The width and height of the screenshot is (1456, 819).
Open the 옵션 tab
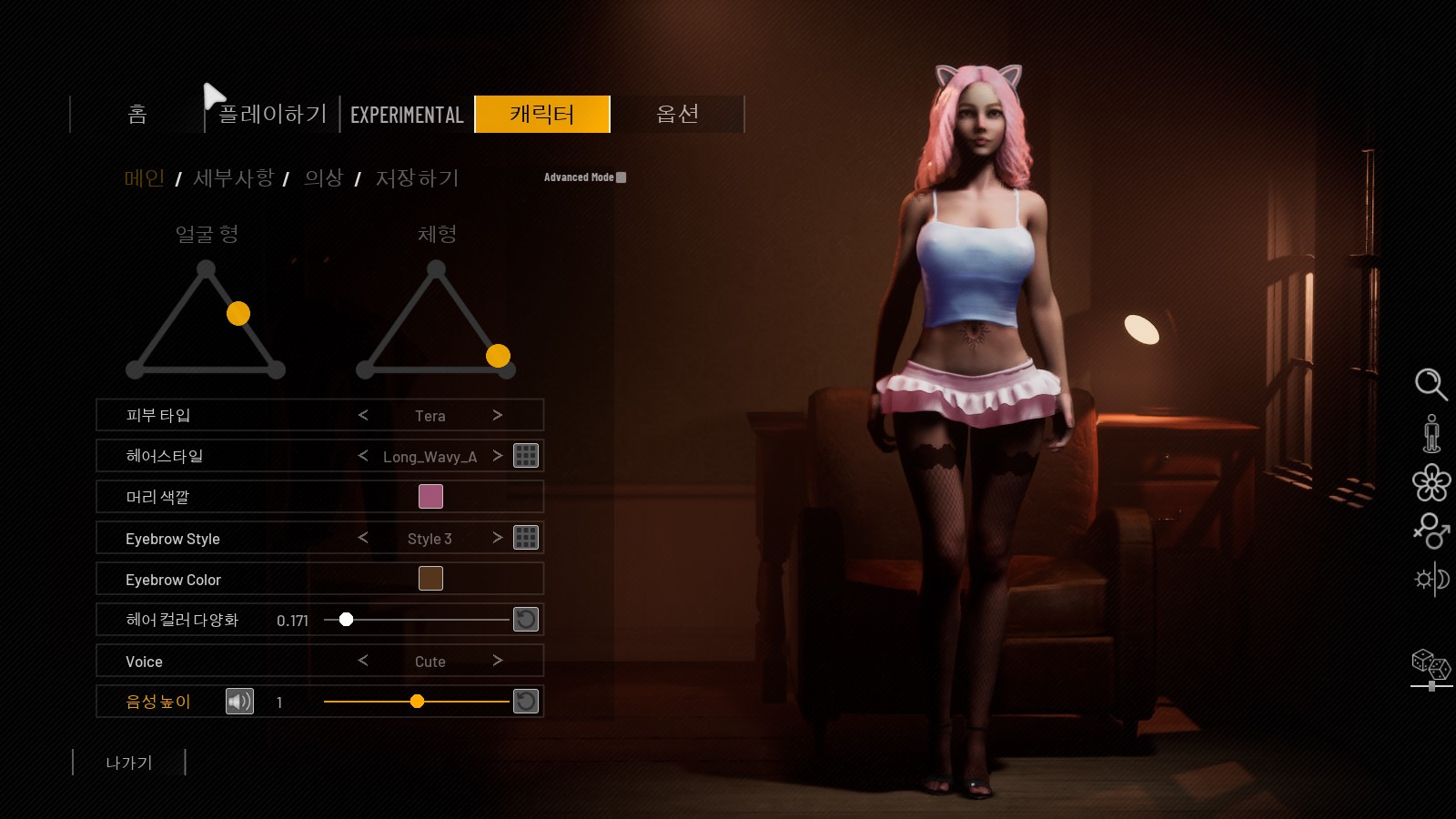(x=677, y=115)
